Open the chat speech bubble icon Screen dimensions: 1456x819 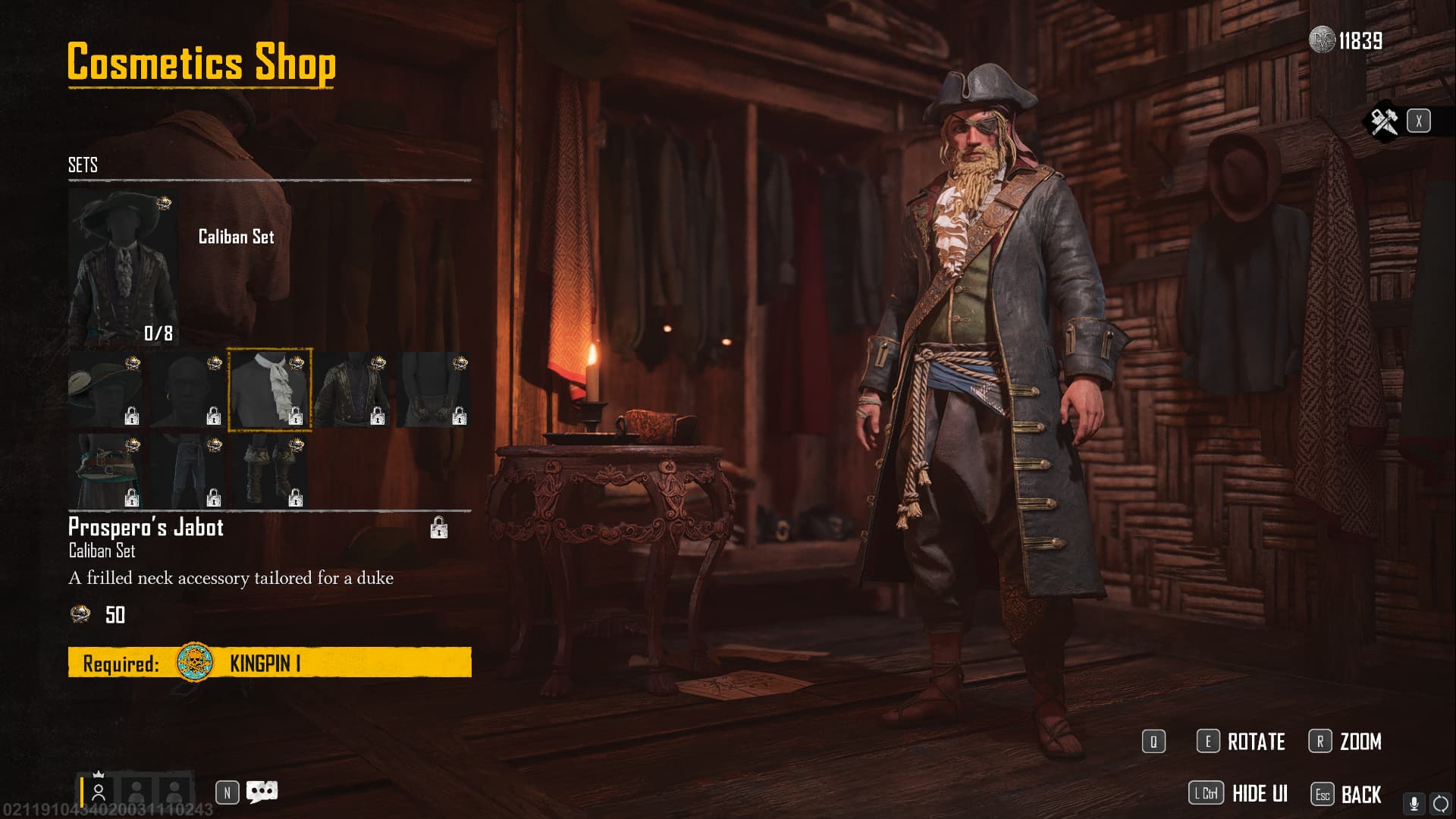click(262, 792)
